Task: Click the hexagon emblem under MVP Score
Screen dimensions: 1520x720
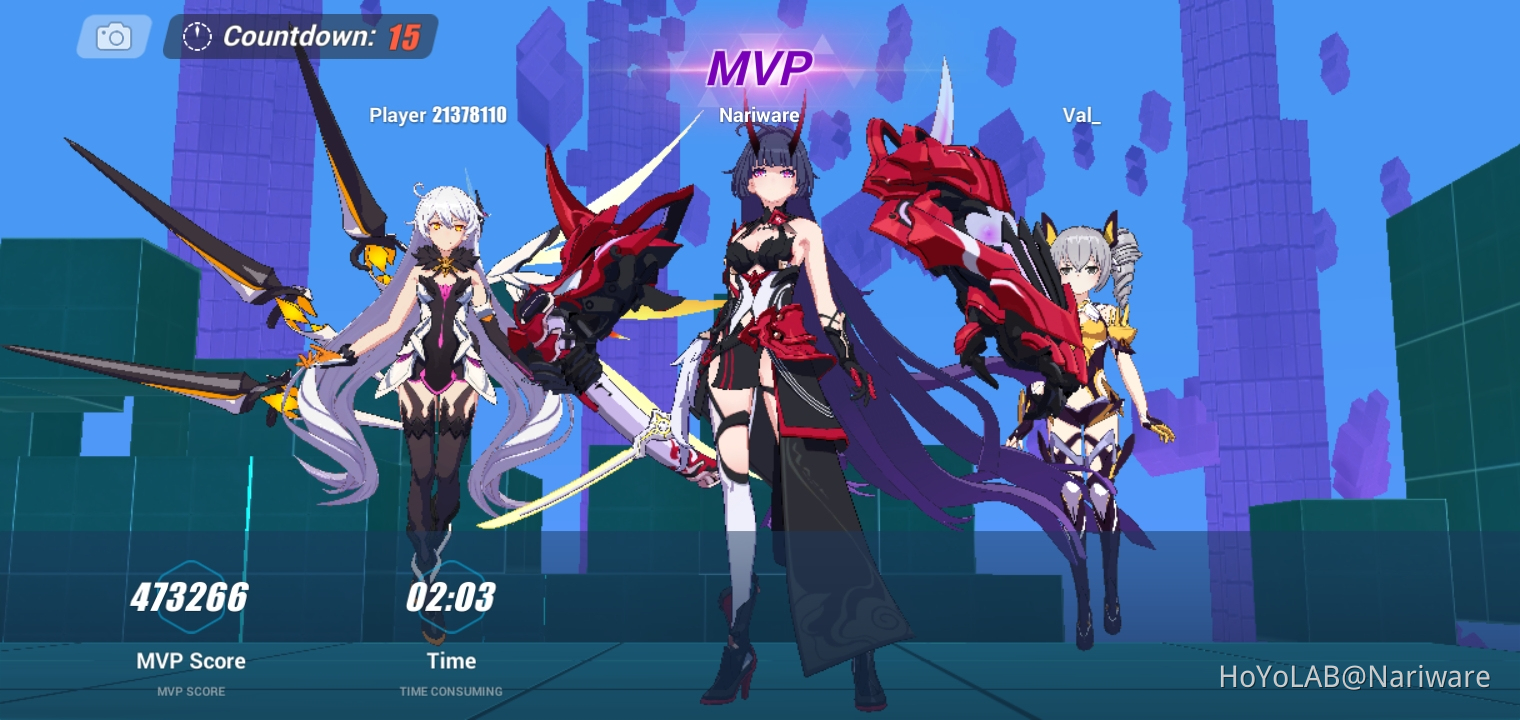Action: (x=190, y=597)
